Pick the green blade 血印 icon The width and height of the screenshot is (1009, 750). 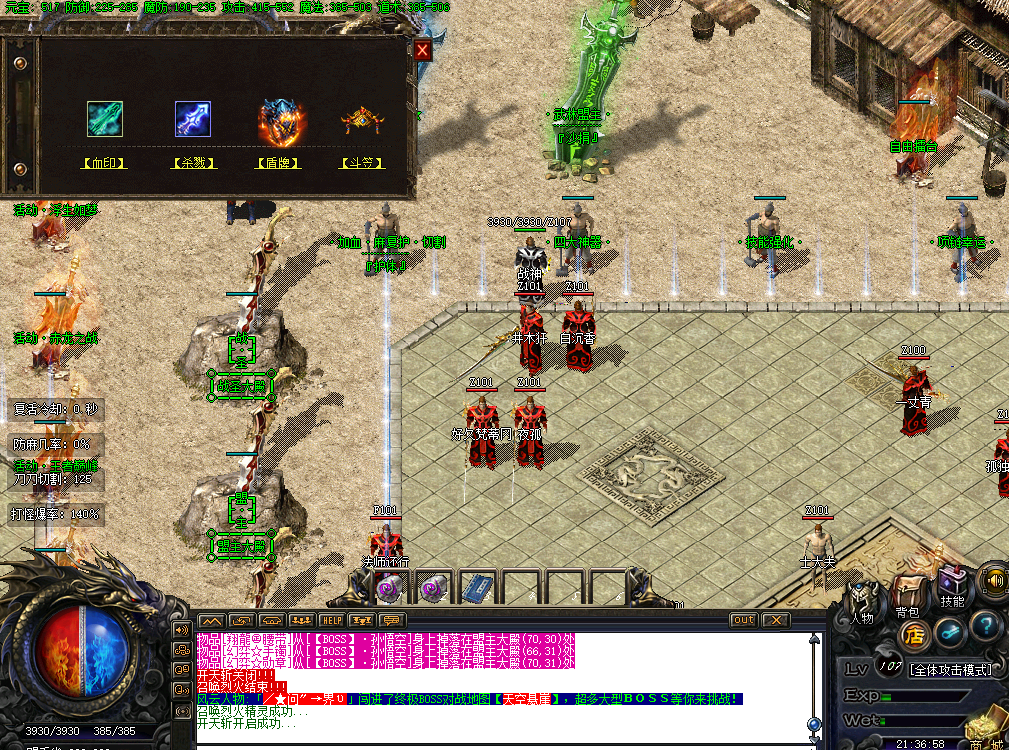pyautogui.click(x=104, y=119)
